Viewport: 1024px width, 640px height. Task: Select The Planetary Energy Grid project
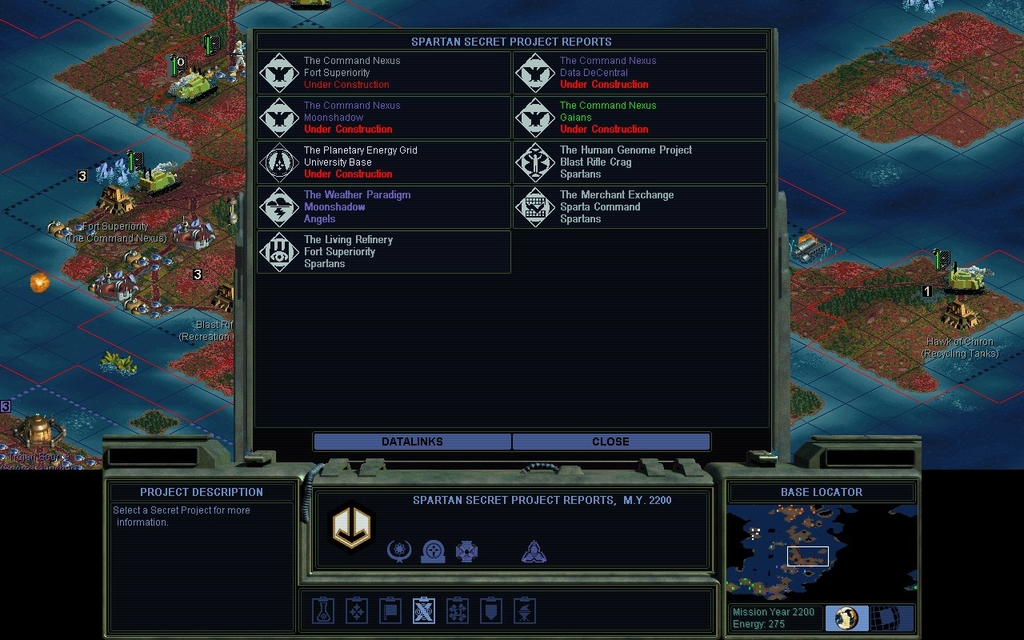(384, 162)
